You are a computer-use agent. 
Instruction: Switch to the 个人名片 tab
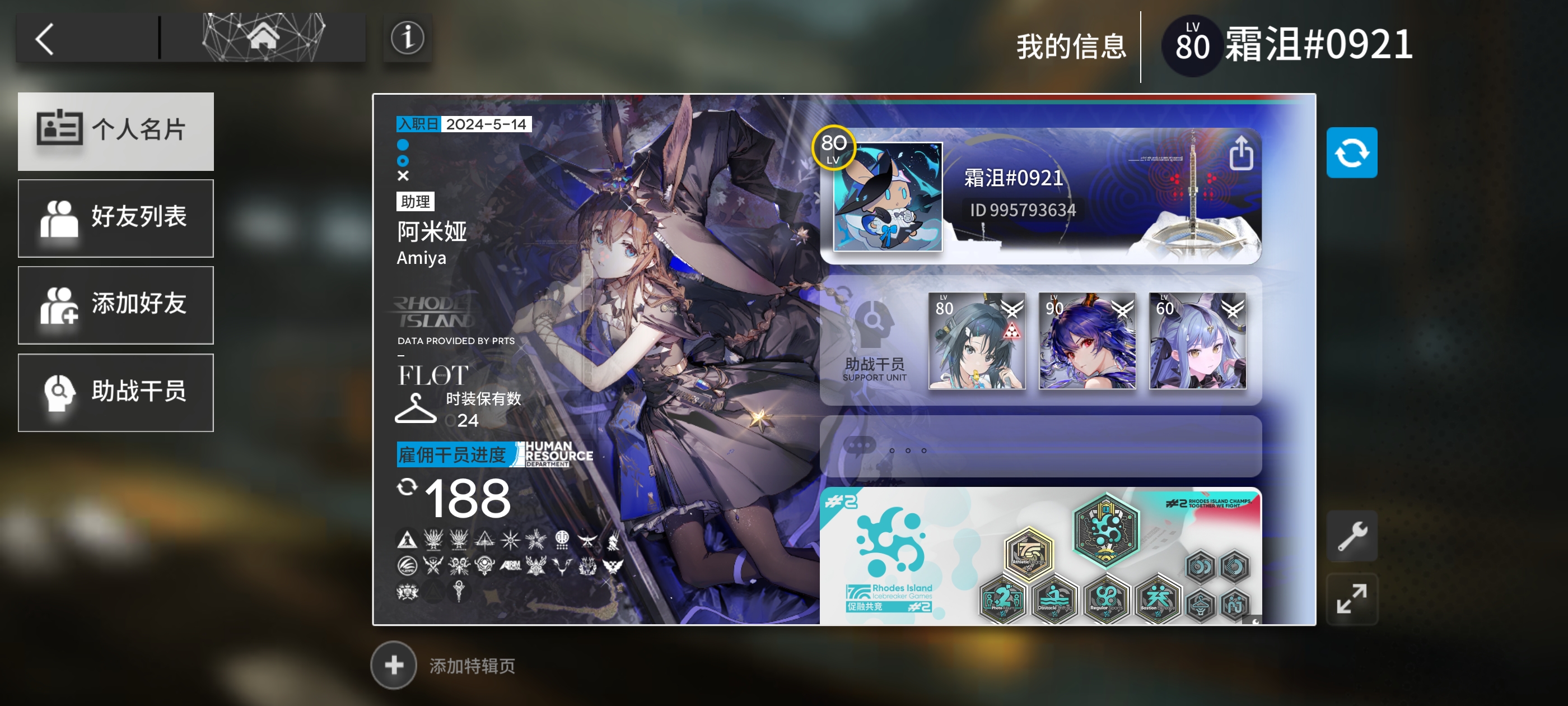click(x=116, y=131)
